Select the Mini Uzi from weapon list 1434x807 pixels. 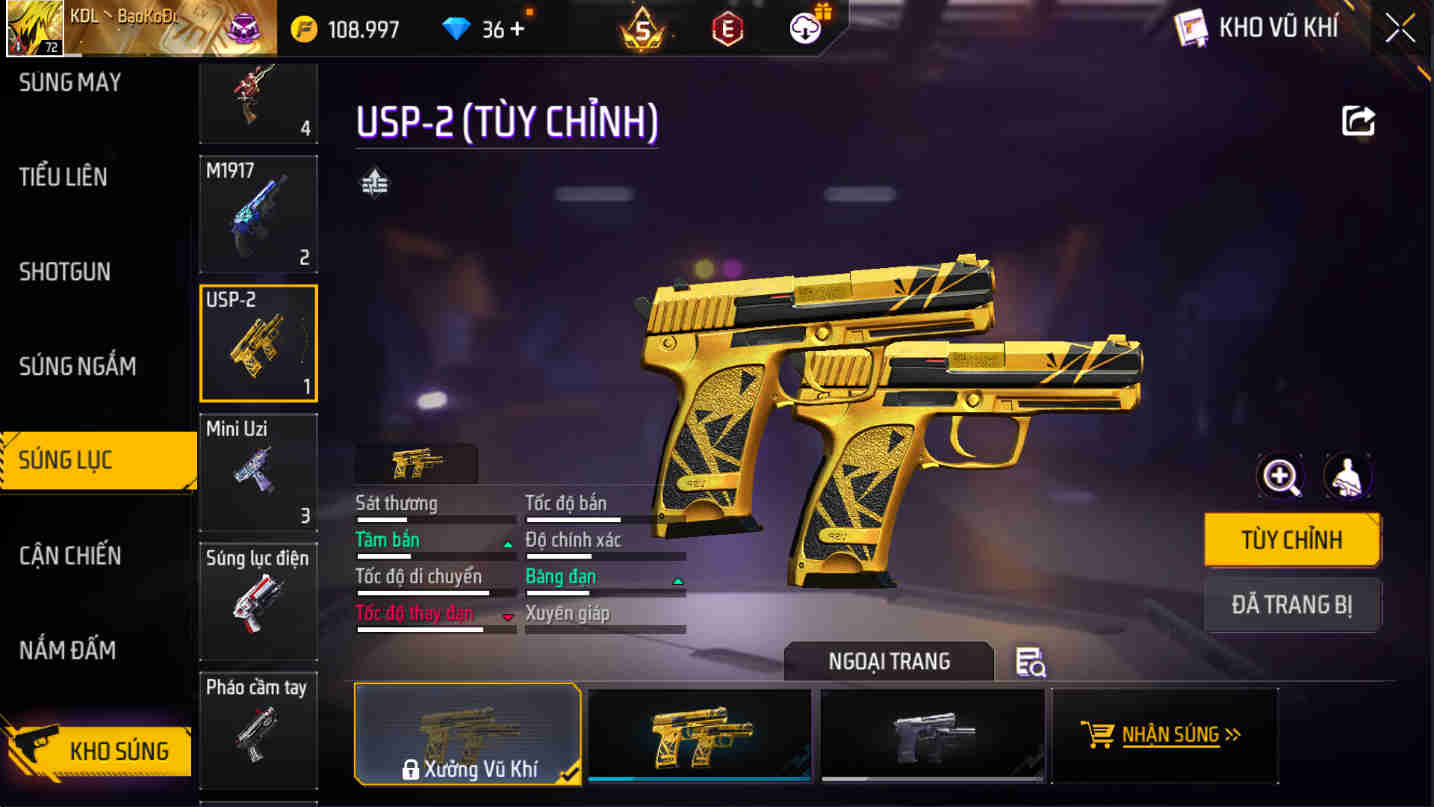tap(258, 470)
